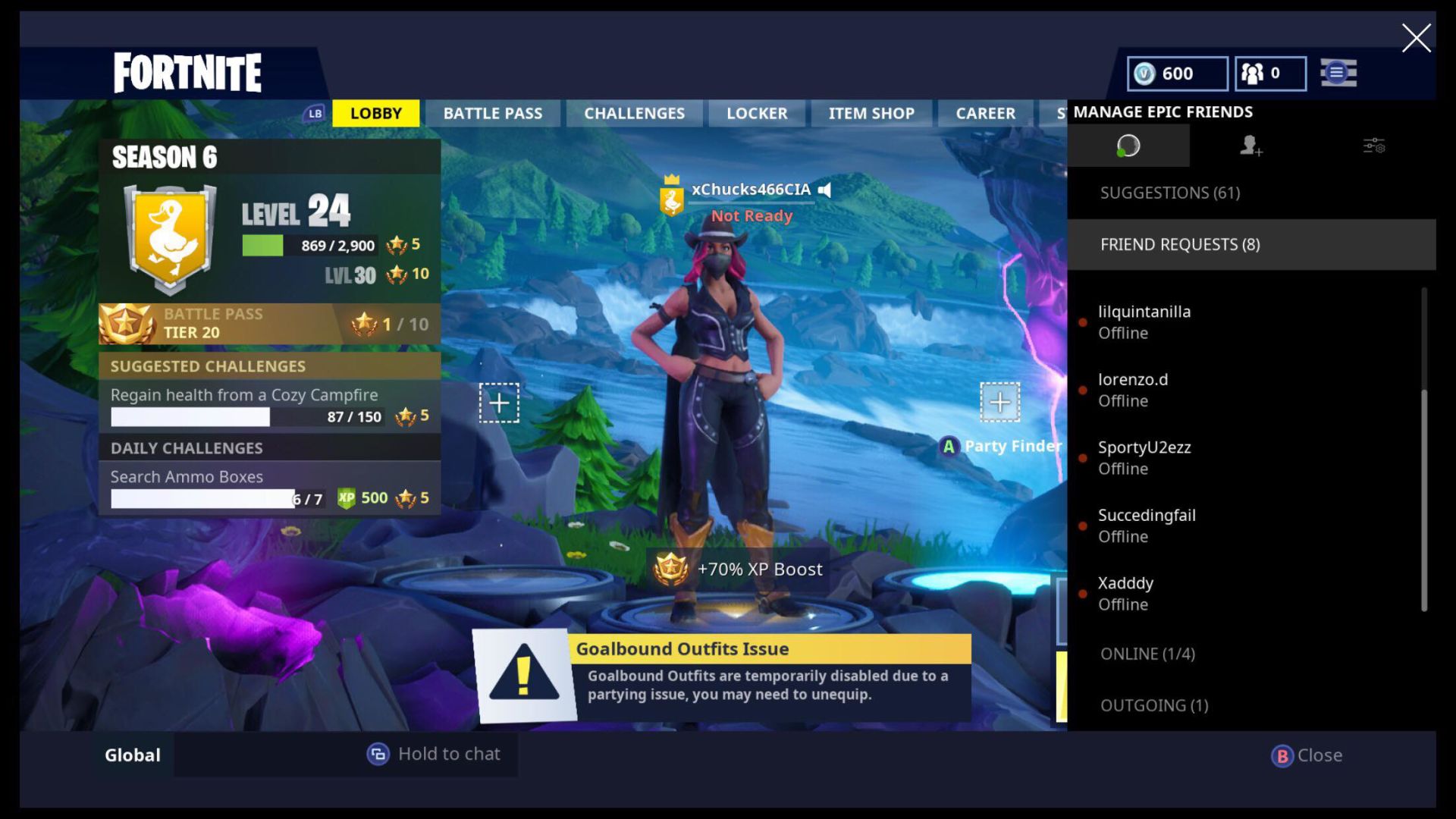1456x819 pixels.
Task: Expand the Suggestions (61) section
Action: (x=1170, y=193)
